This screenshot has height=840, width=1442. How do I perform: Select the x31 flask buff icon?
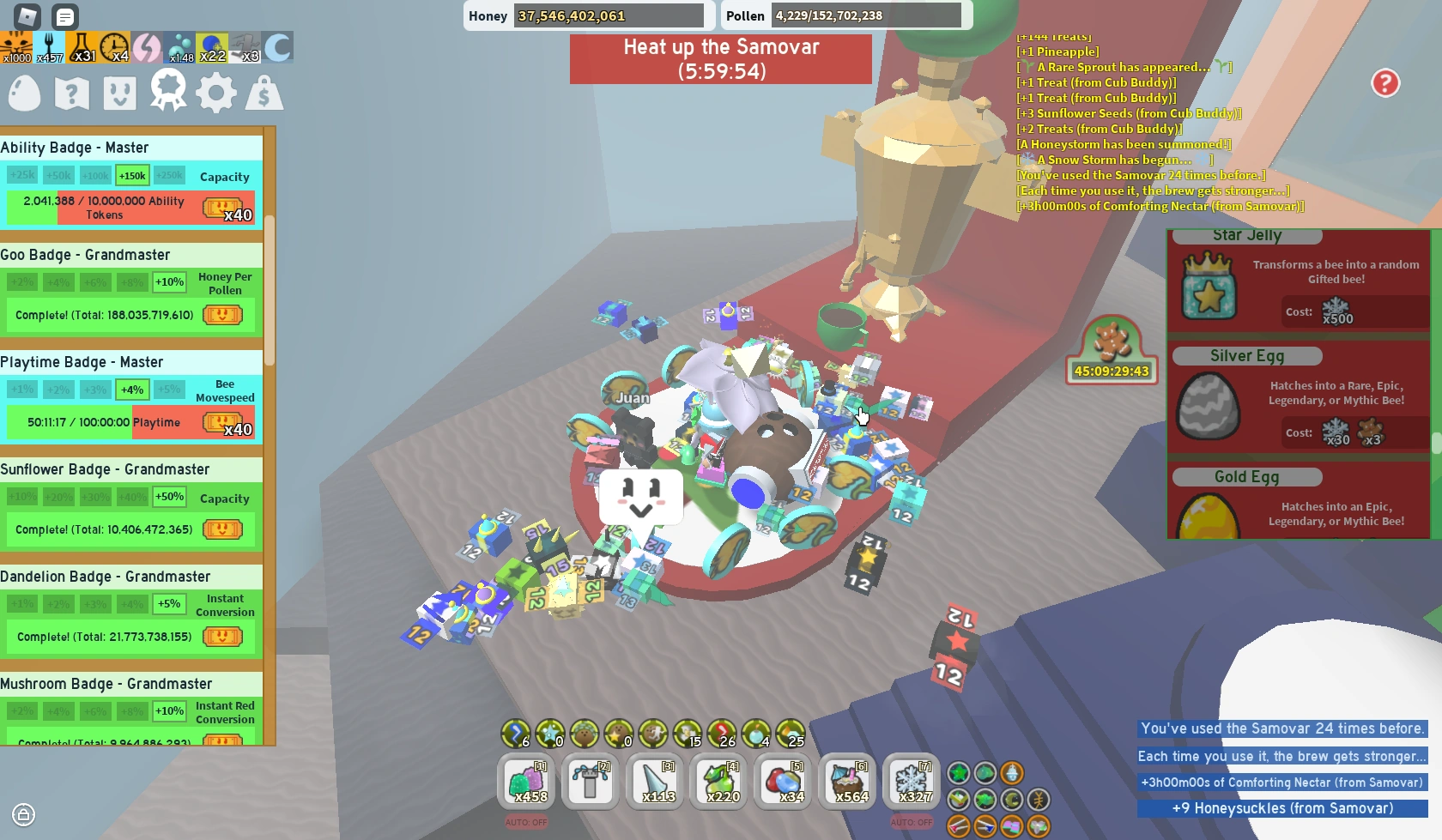pos(82,47)
